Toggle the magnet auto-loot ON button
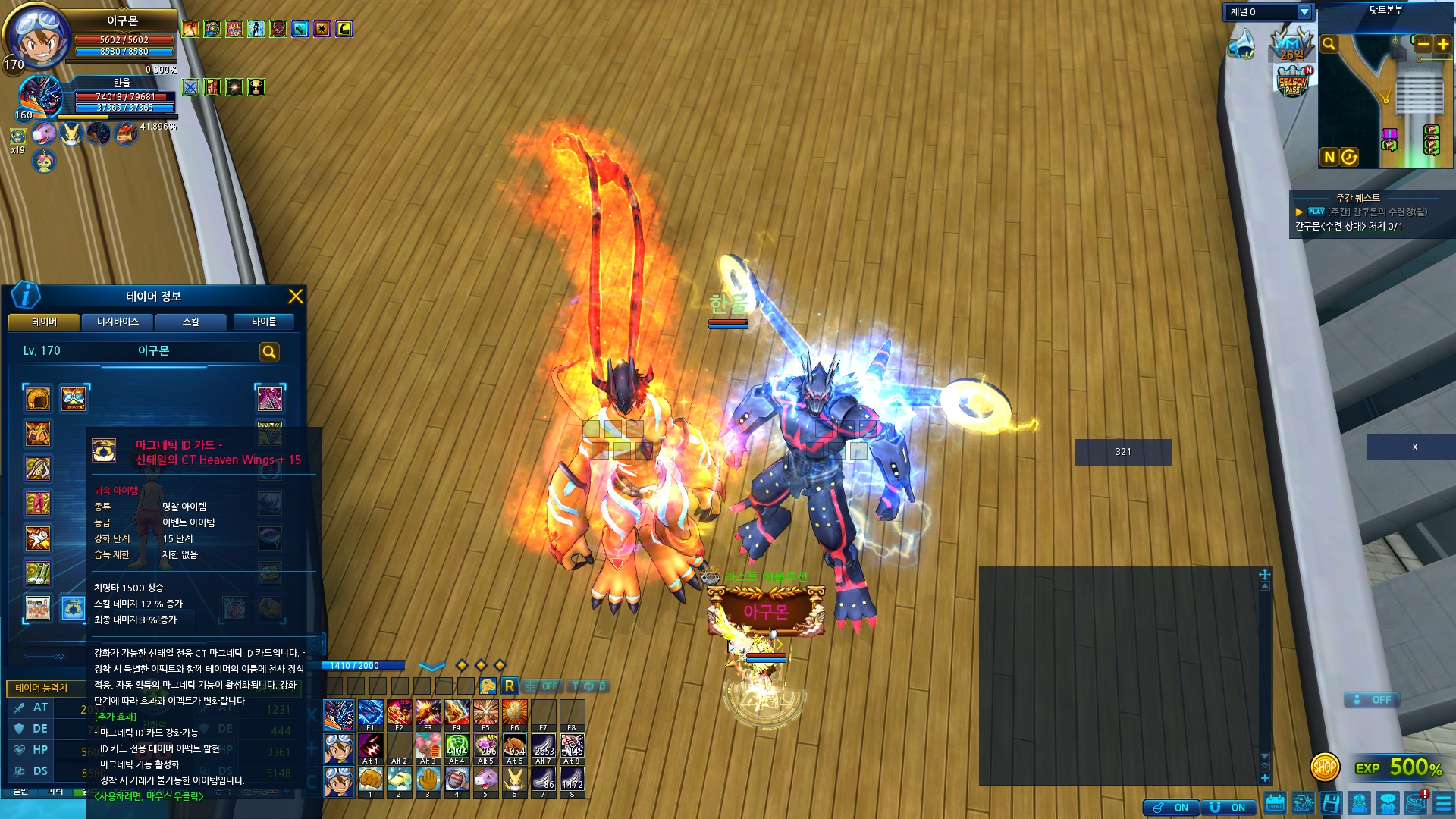 click(x=1229, y=808)
